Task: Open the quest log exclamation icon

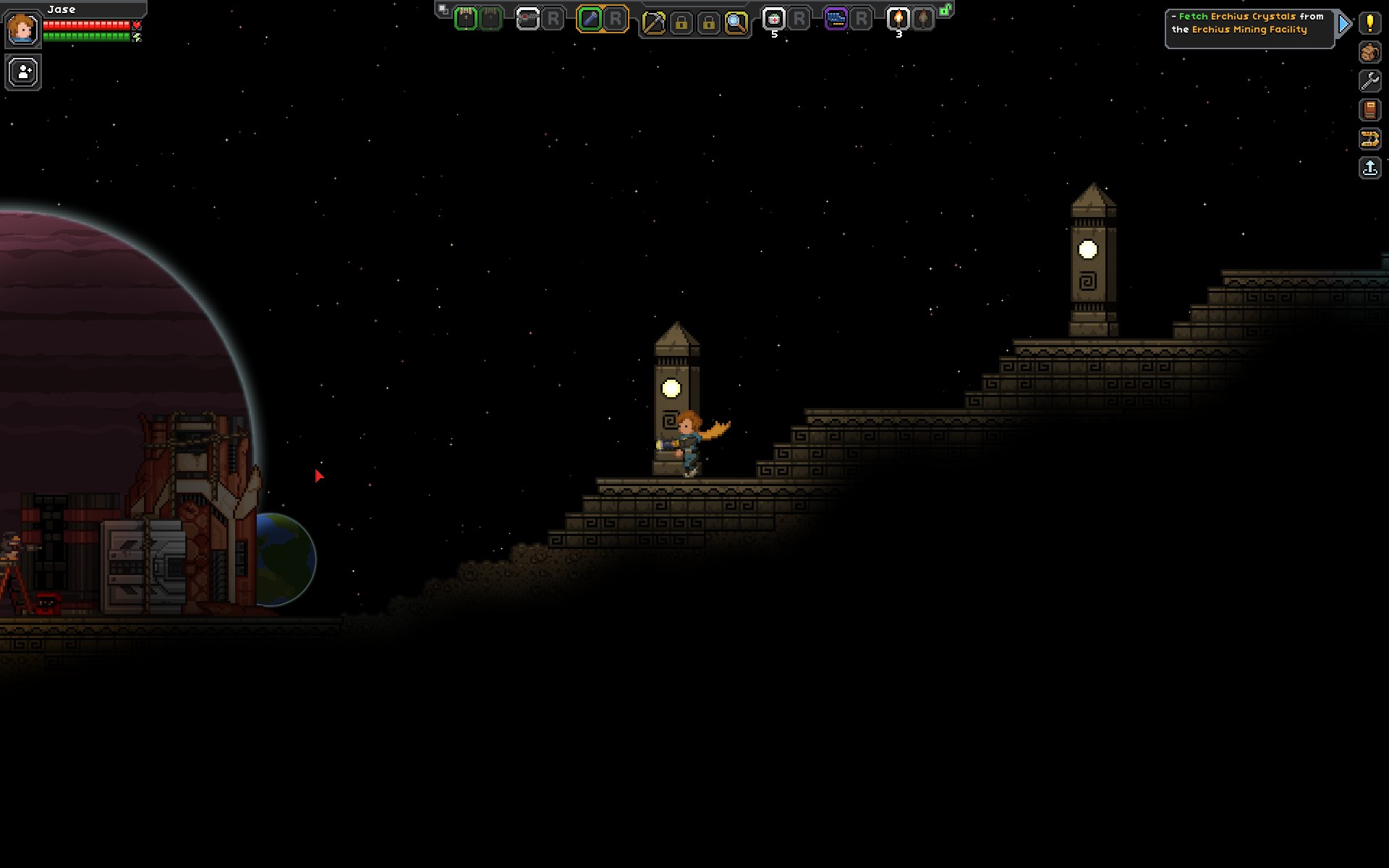Action: [x=1369, y=23]
